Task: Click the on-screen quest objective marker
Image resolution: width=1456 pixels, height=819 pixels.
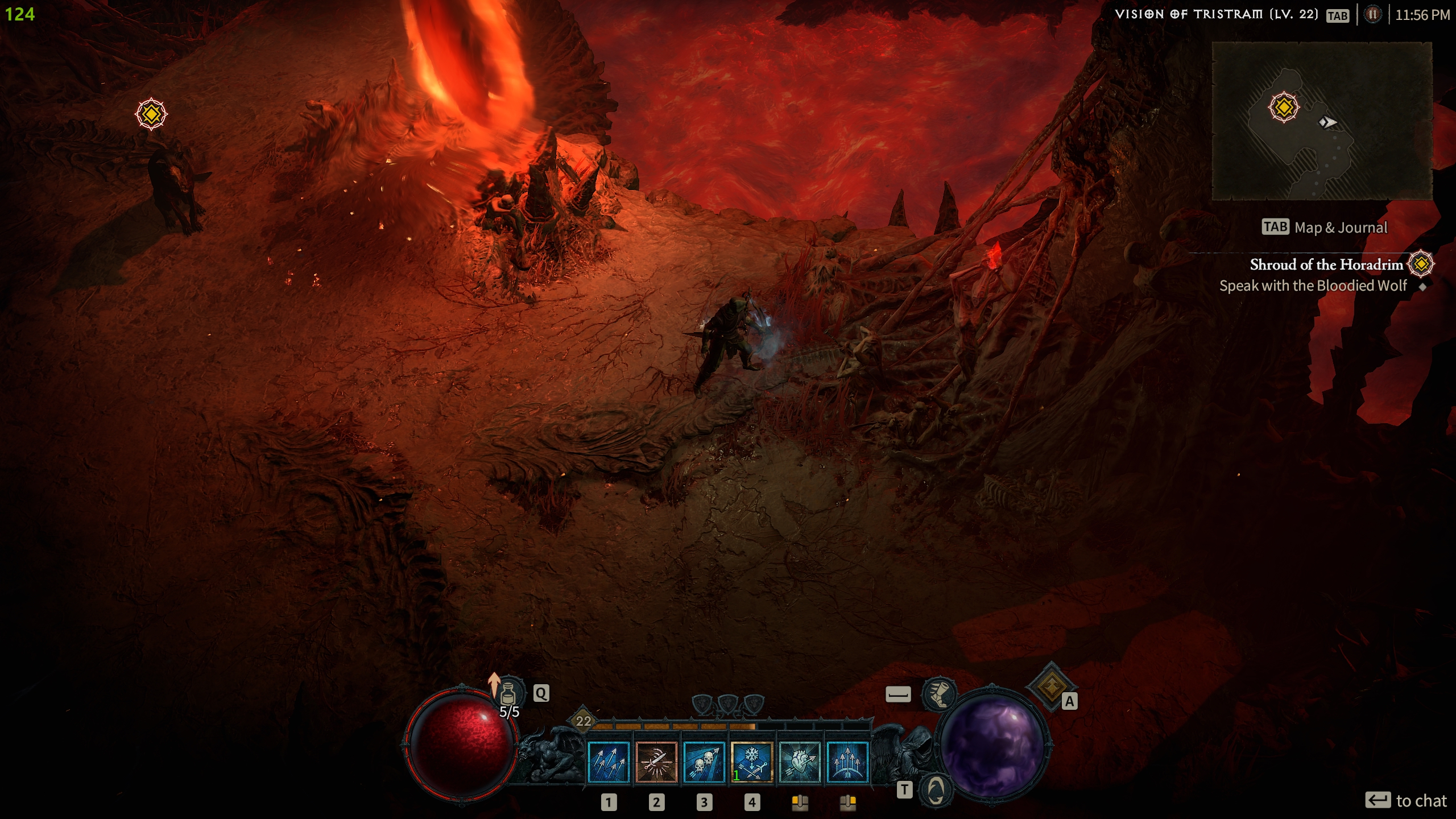Action: coord(151,114)
